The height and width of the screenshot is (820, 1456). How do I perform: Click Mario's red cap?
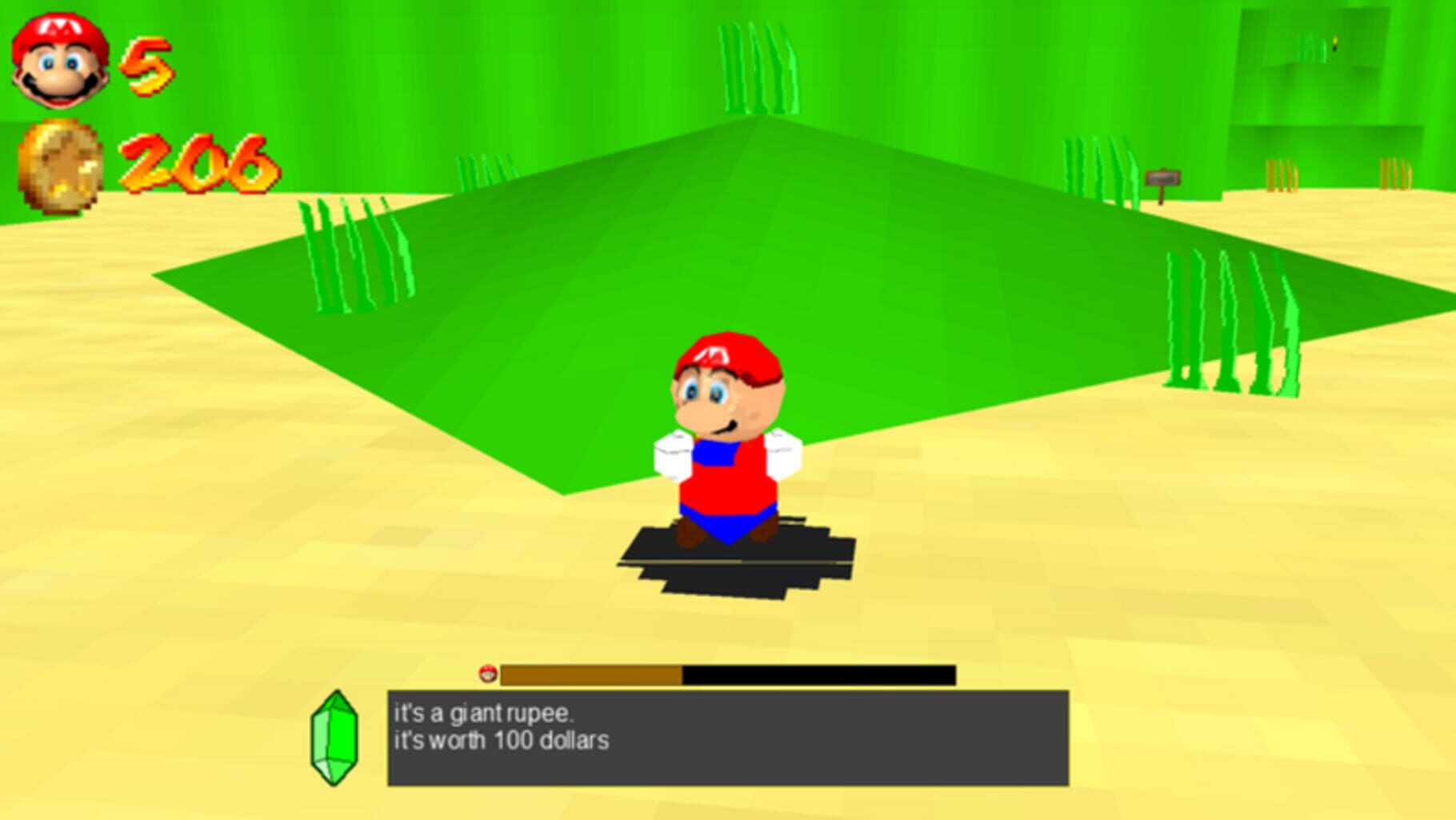coord(724,356)
